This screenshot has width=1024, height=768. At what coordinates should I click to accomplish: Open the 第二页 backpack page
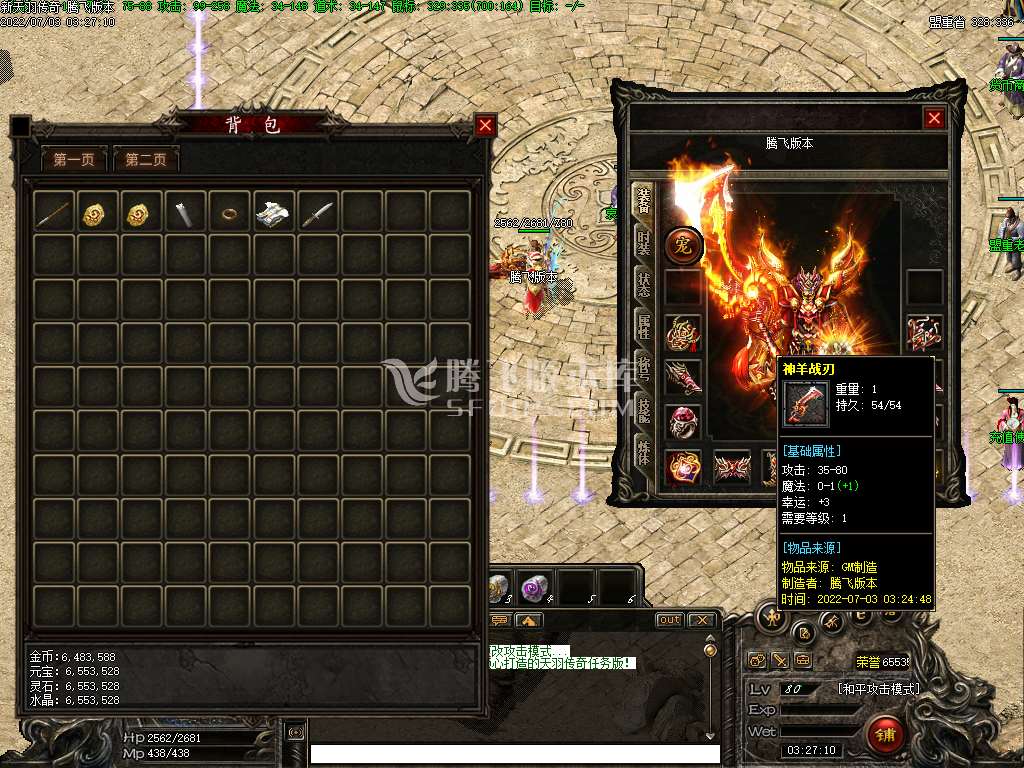pyautogui.click(x=146, y=159)
